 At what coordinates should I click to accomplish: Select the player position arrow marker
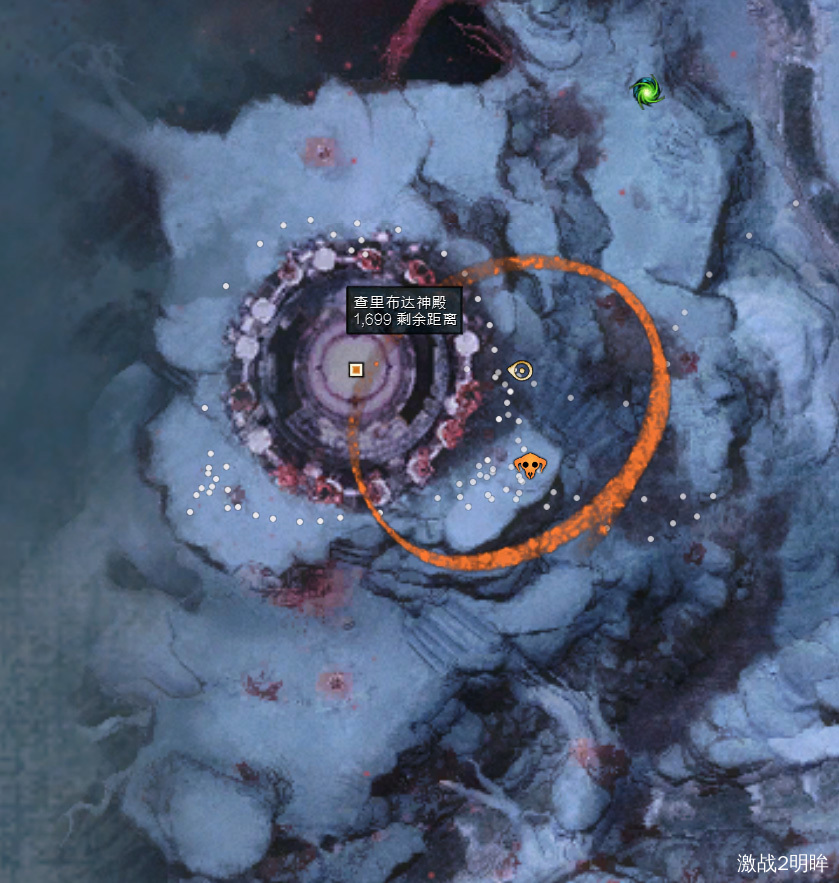[x=520, y=371]
